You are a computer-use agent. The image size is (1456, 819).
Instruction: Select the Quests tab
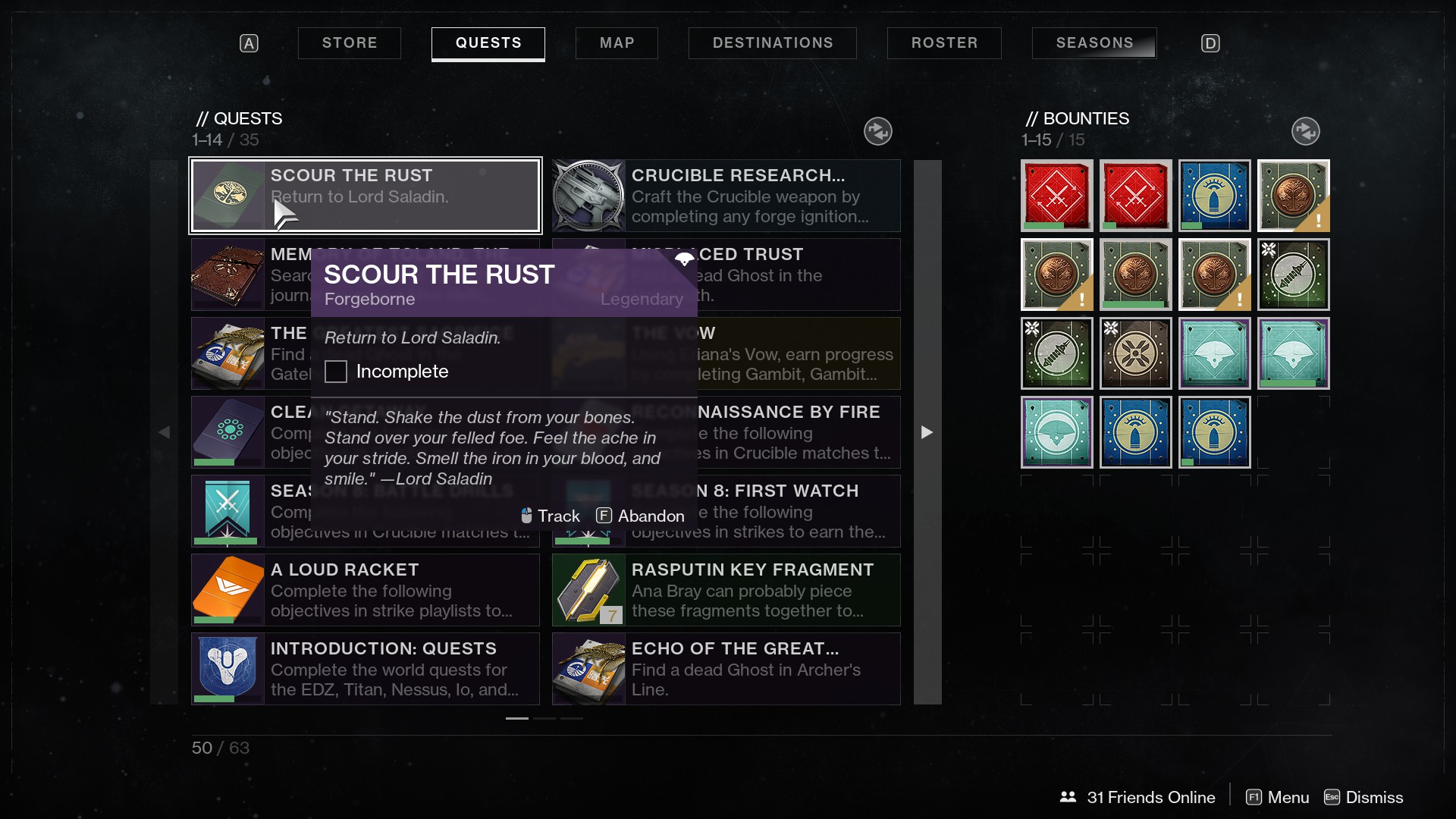[x=488, y=43]
